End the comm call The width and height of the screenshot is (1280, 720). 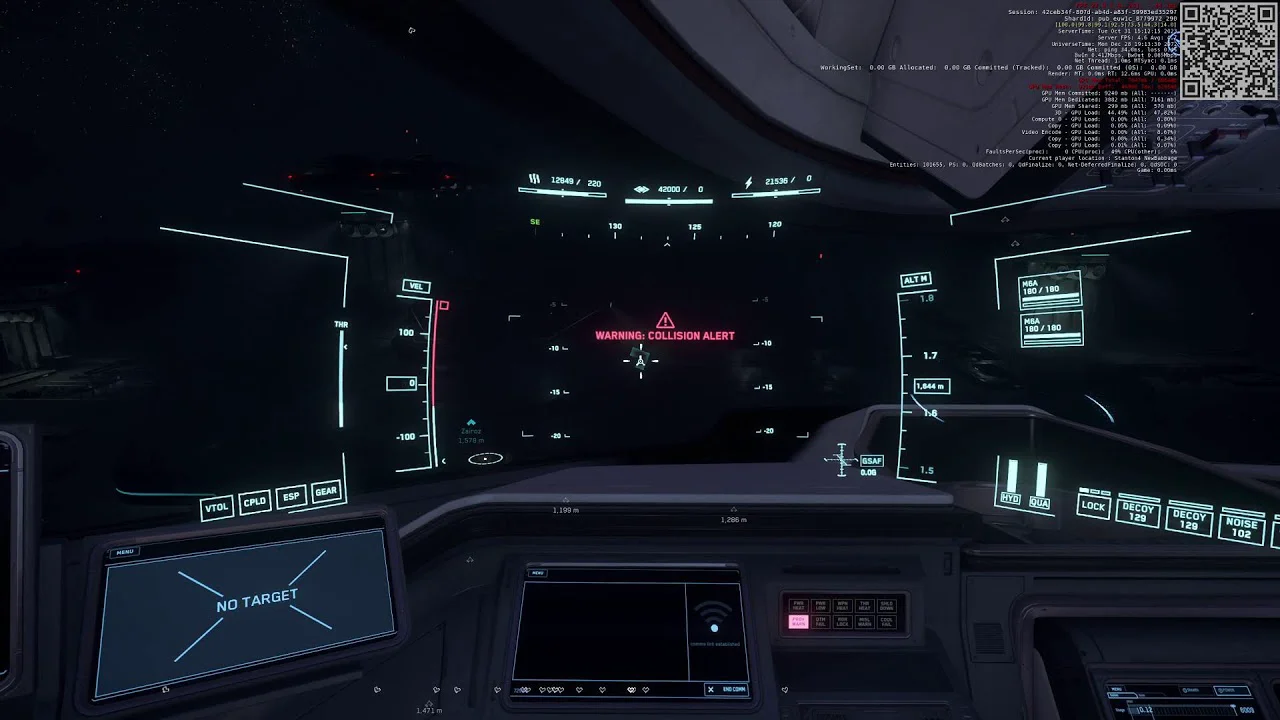[727, 689]
